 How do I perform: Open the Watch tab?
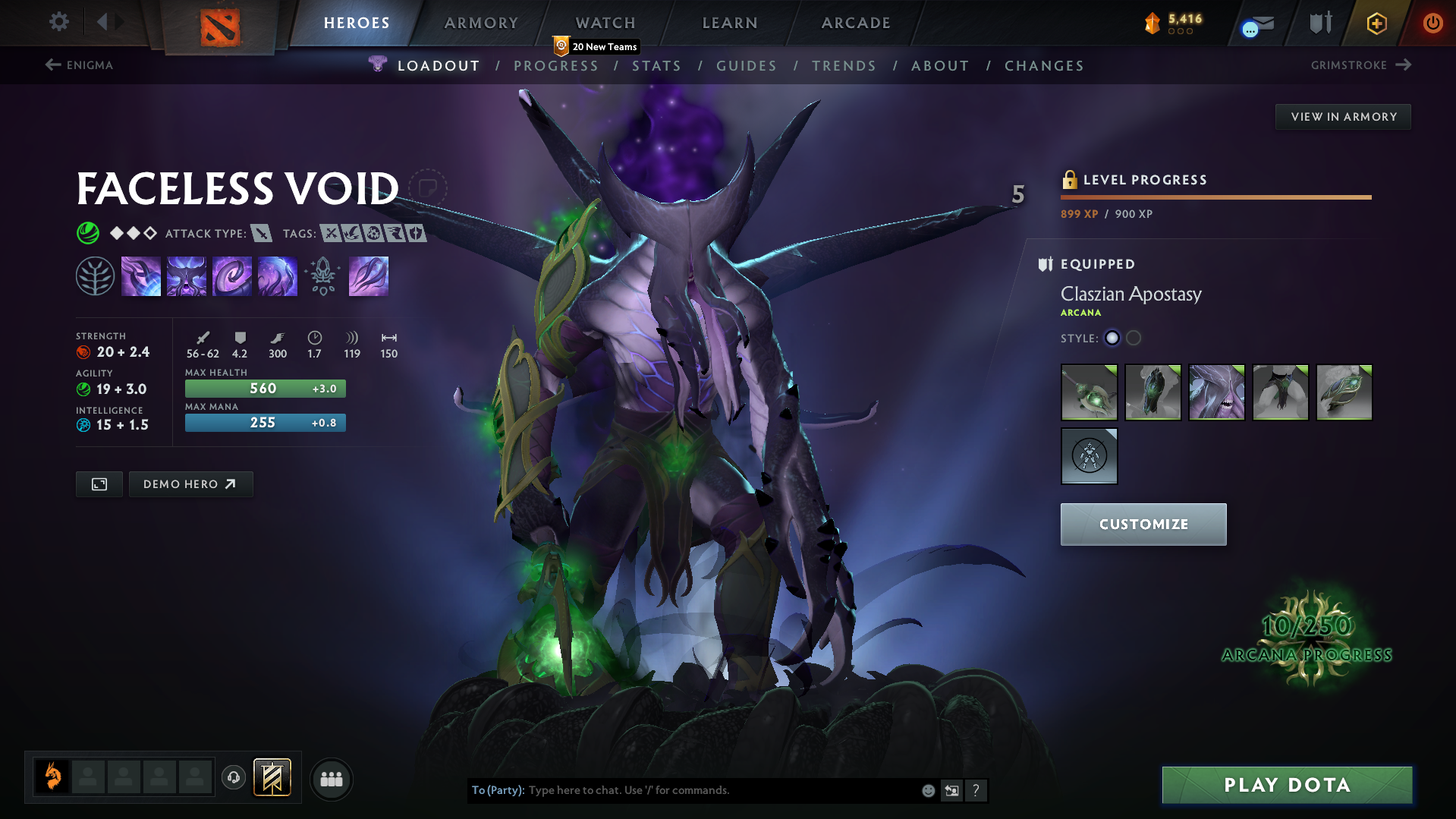pos(605,23)
